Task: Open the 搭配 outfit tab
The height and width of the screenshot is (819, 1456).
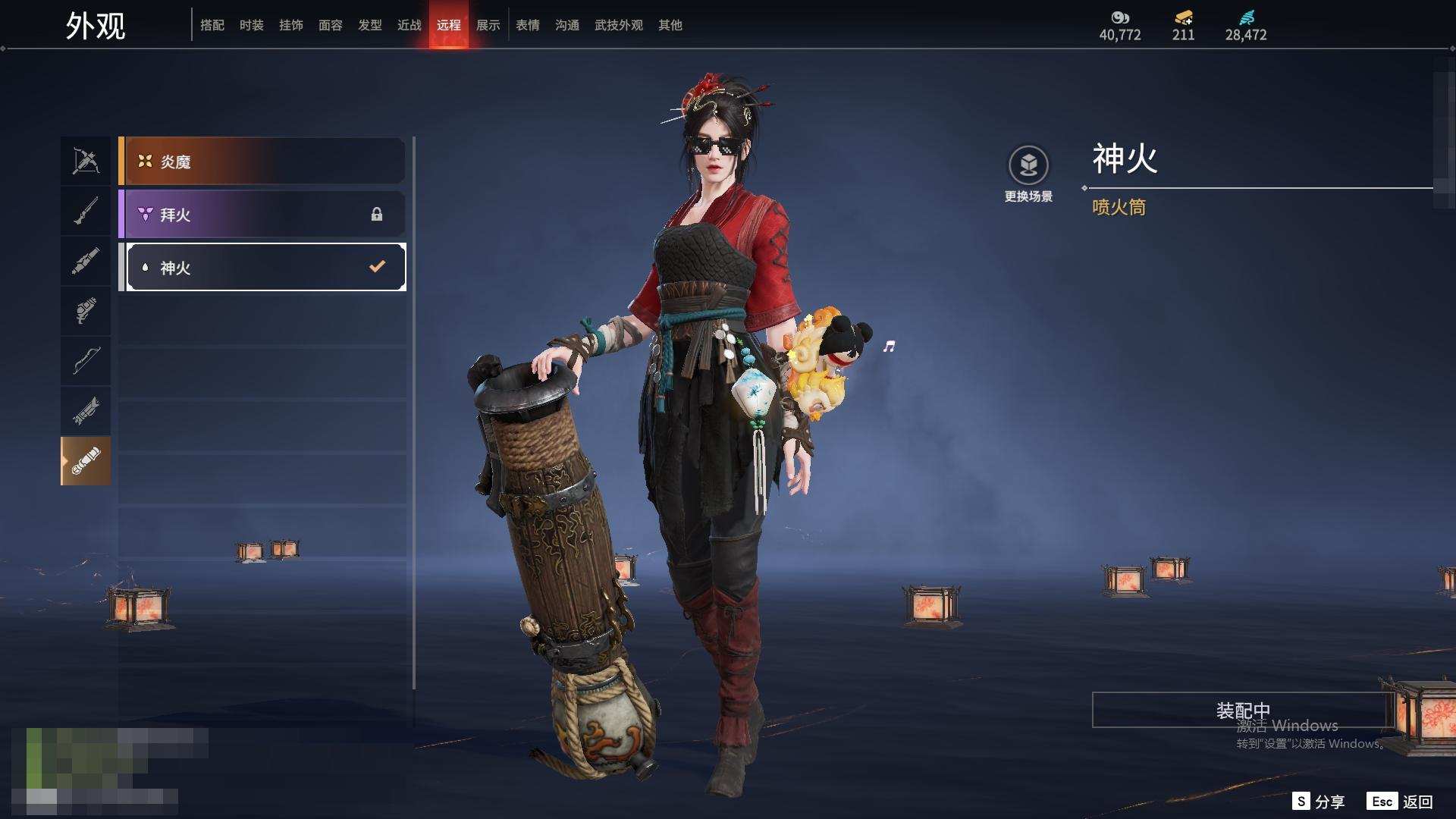Action: 212,25
